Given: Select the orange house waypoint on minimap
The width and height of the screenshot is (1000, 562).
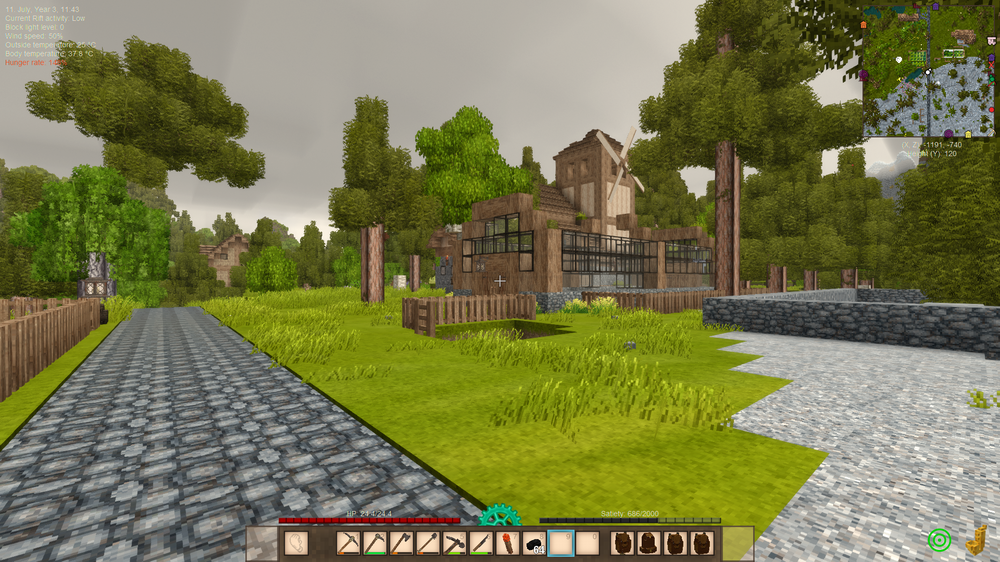Looking at the screenshot, I should (864, 23).
